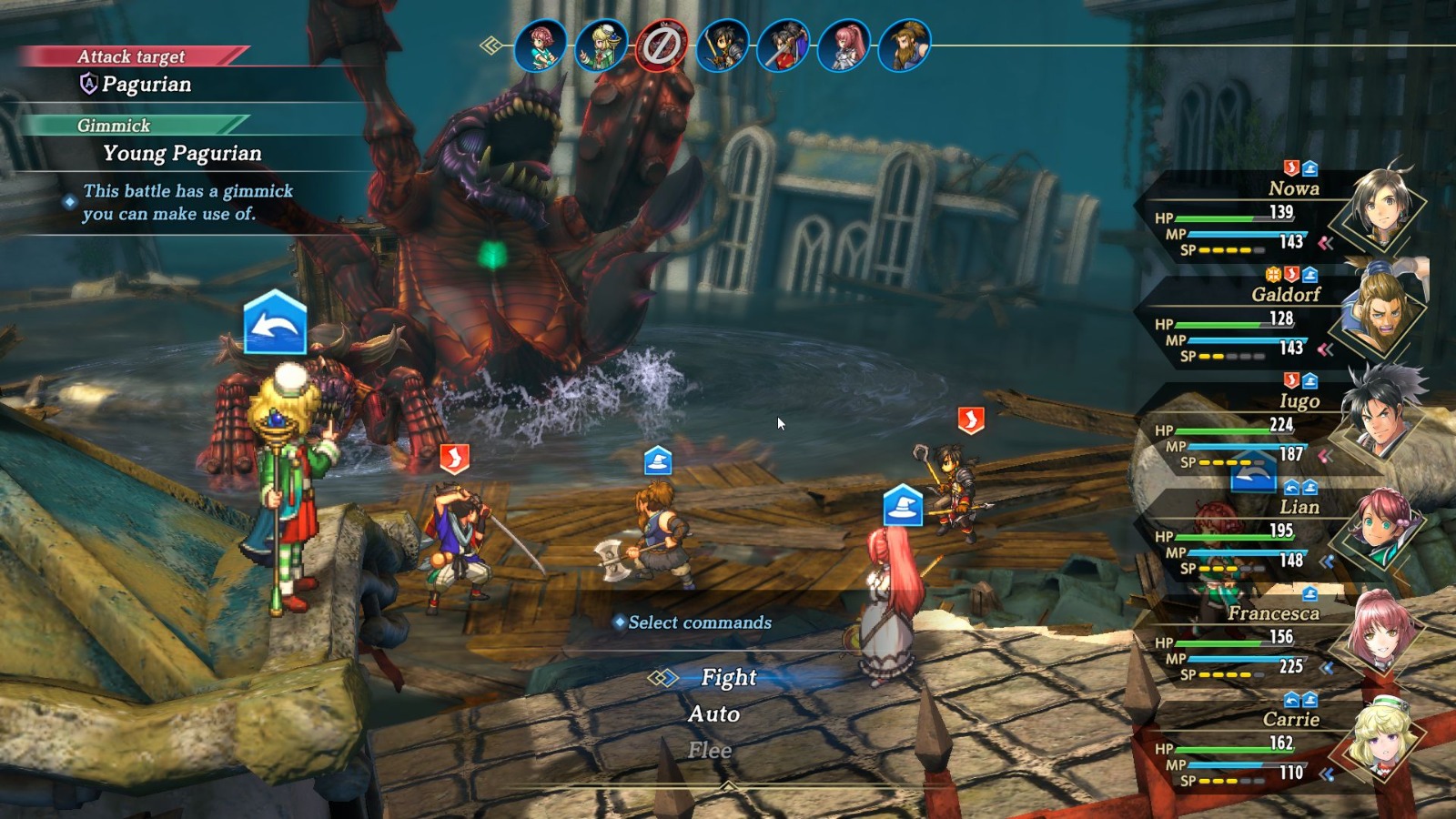This screenshot has width=1456, height=819.
Task: Select Lian's turn-order portrait
Action: tap(541, 45)
